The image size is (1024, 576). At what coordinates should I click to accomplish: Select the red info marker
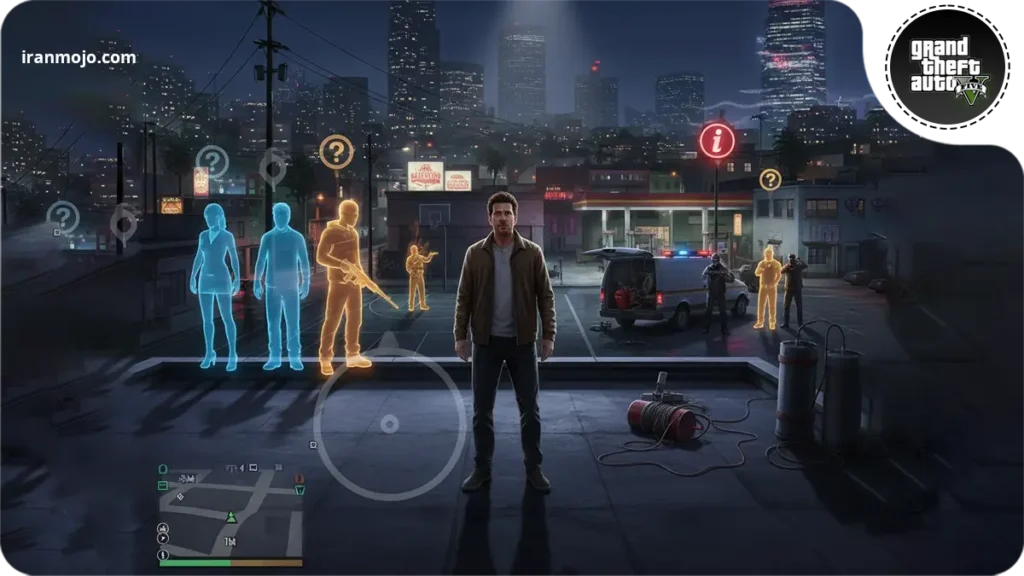(x=716, y=141)
